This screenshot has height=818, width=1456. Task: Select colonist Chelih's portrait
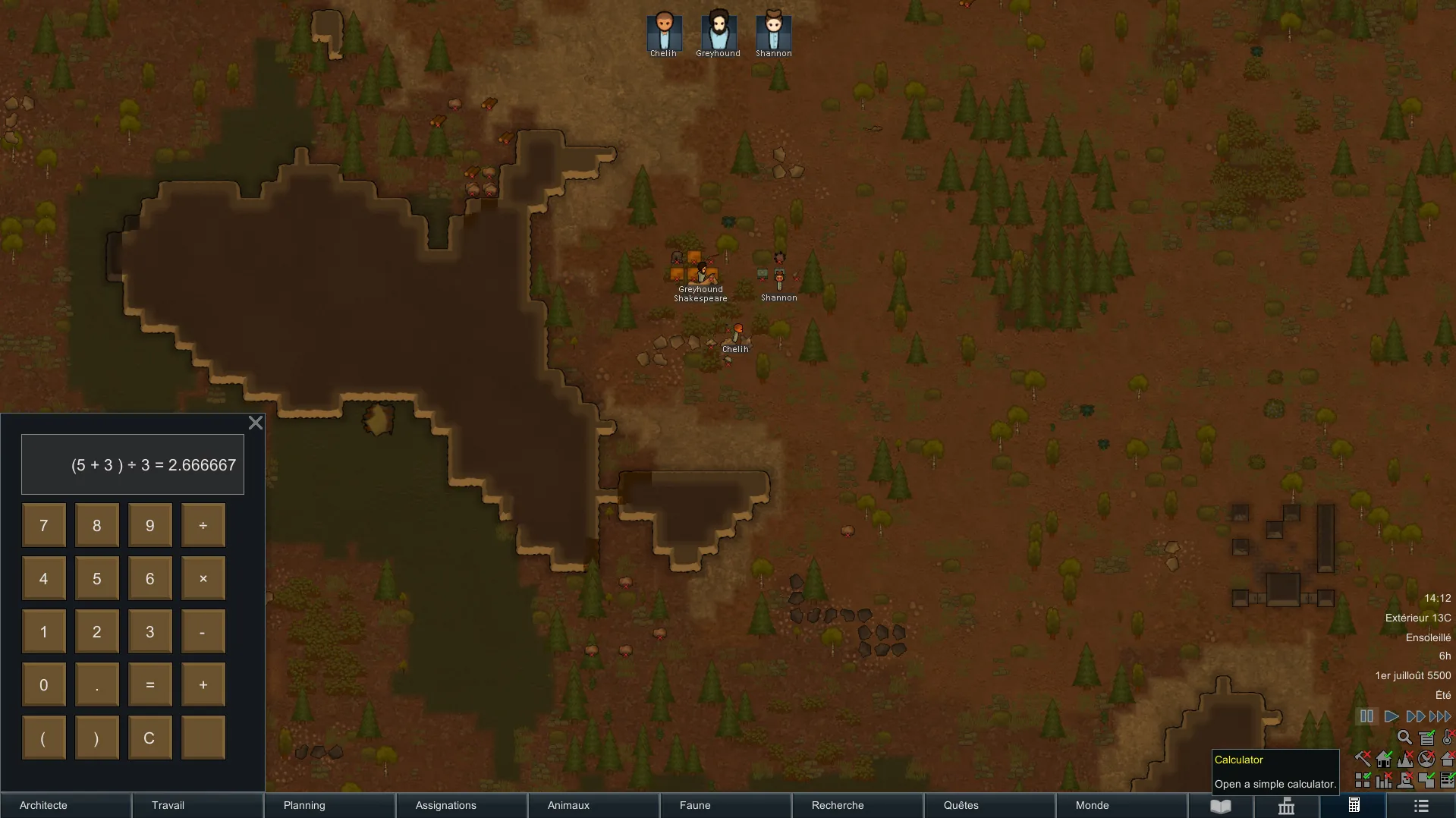664,33
